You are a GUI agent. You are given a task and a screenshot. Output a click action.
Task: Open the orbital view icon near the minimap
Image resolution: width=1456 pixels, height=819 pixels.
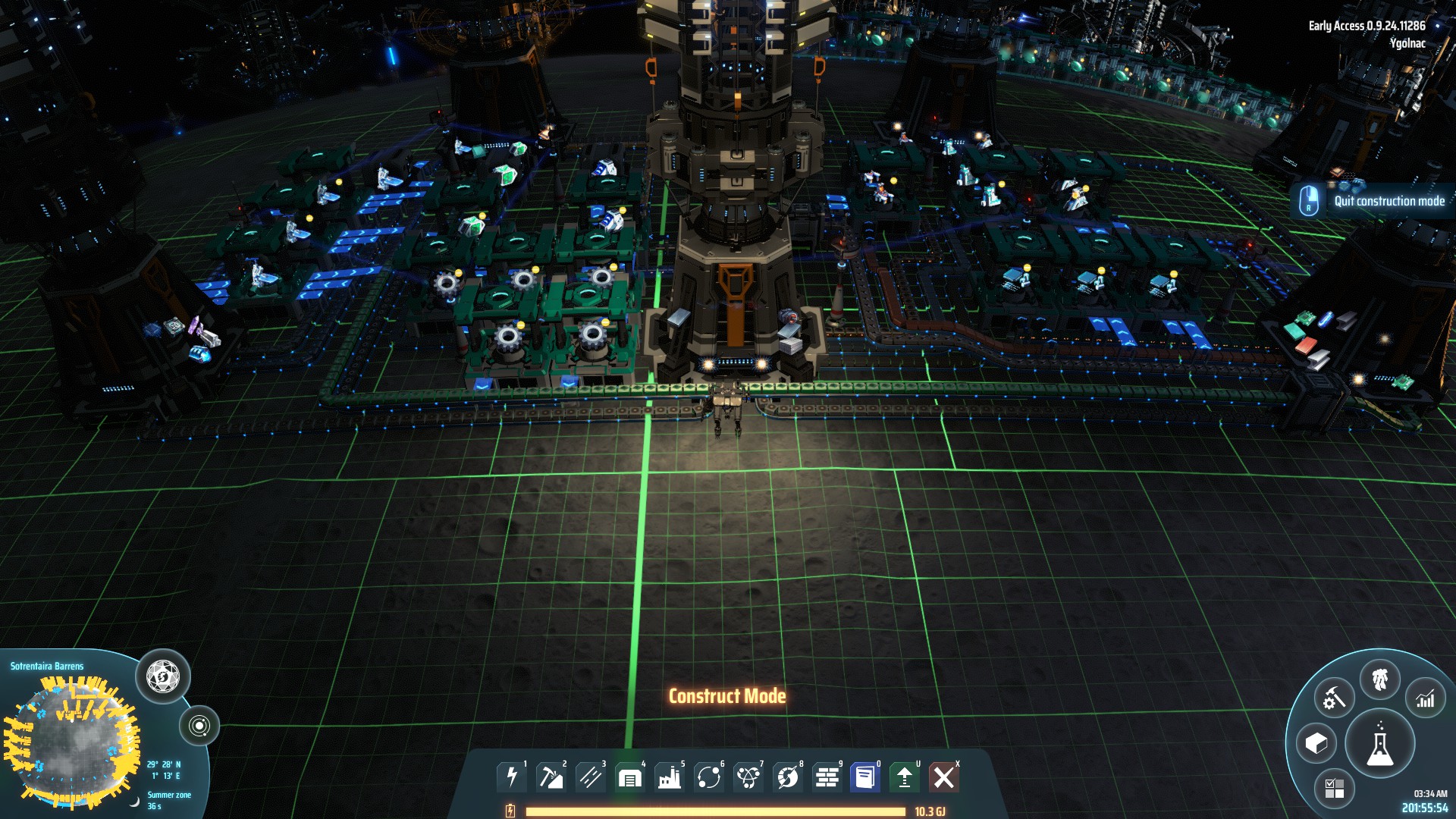point(201,726)
